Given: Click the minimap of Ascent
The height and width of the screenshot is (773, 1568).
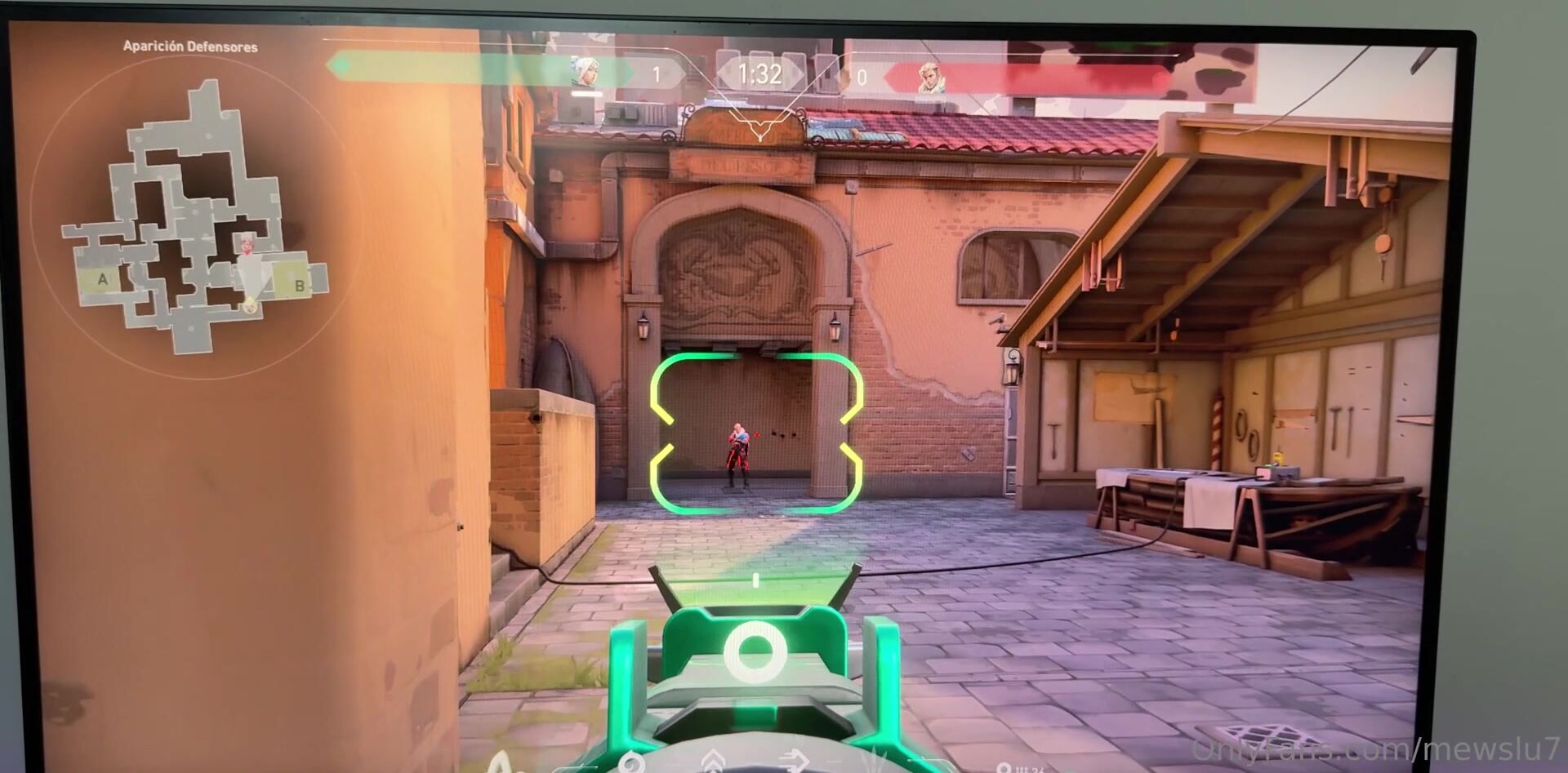Looking at the screenshot, I should click(194, 220).
